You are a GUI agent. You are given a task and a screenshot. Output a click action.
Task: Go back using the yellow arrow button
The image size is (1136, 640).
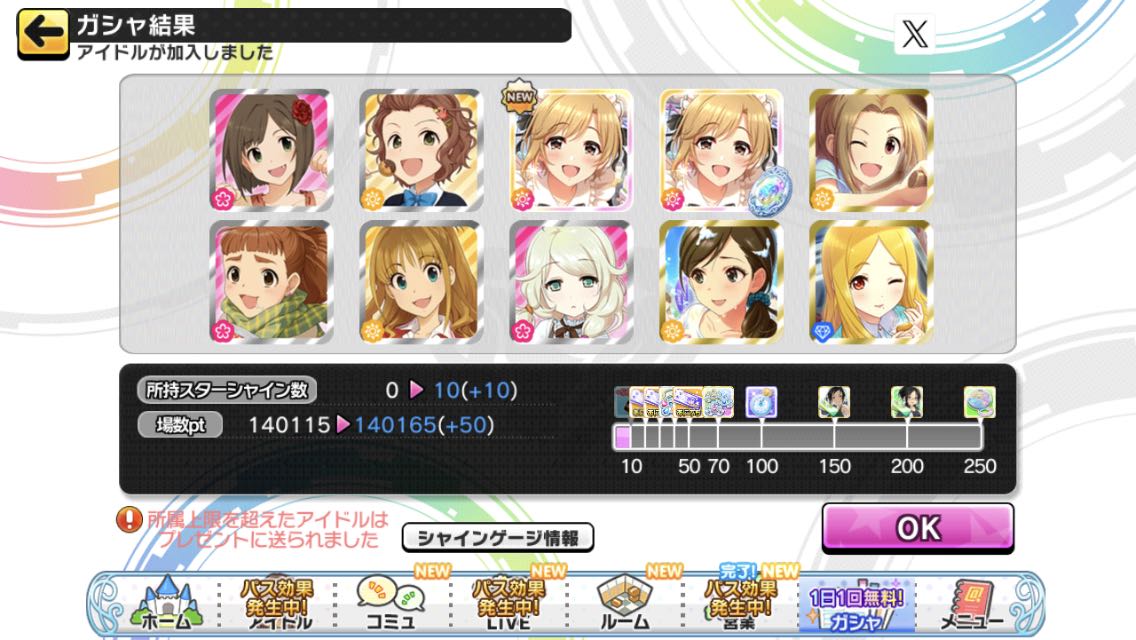click(42, 32)
